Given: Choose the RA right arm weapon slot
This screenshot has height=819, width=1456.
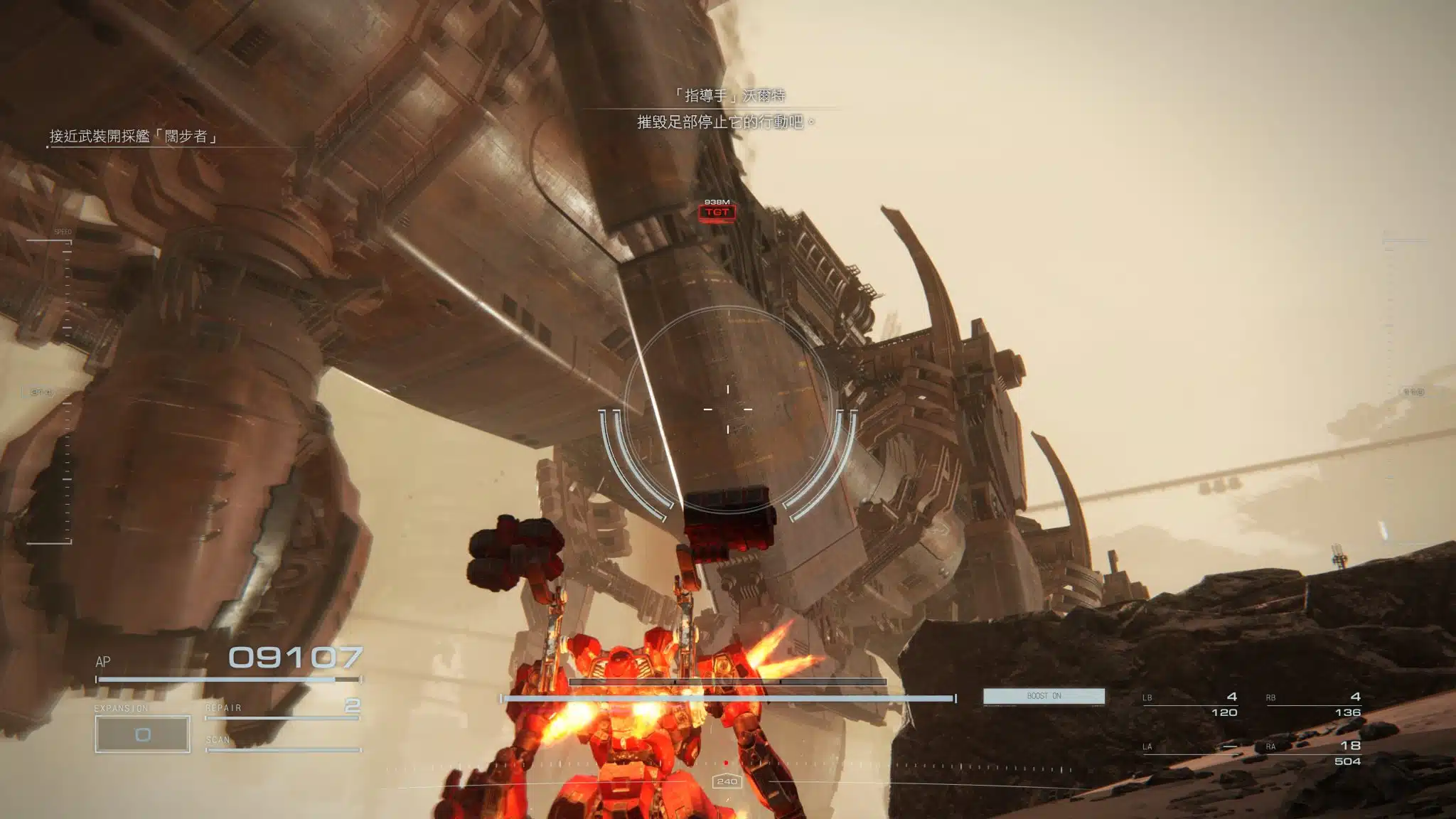Looking at the screenshot, I should tap(1313, 752).
